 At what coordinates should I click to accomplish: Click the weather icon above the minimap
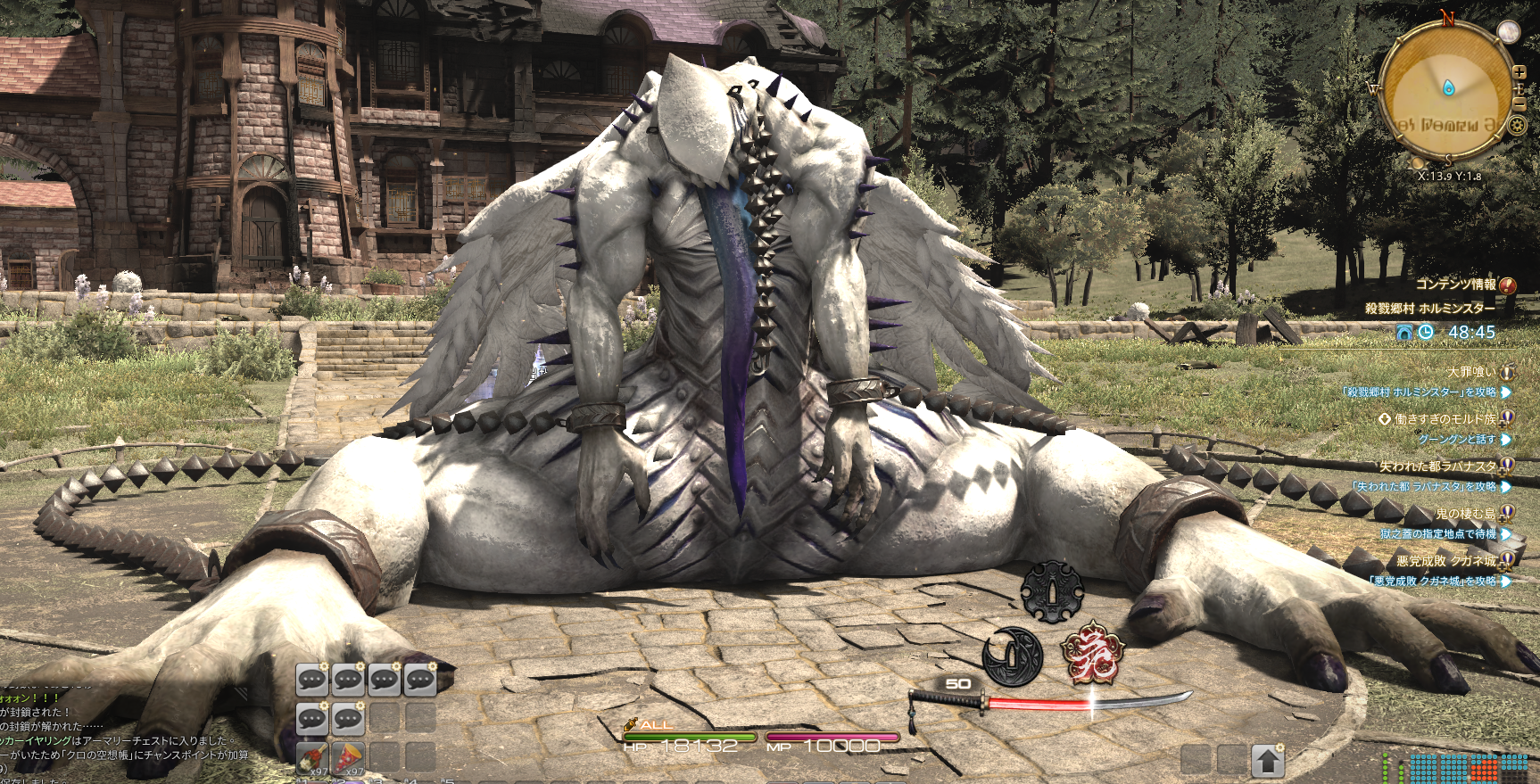[1508, 32]
